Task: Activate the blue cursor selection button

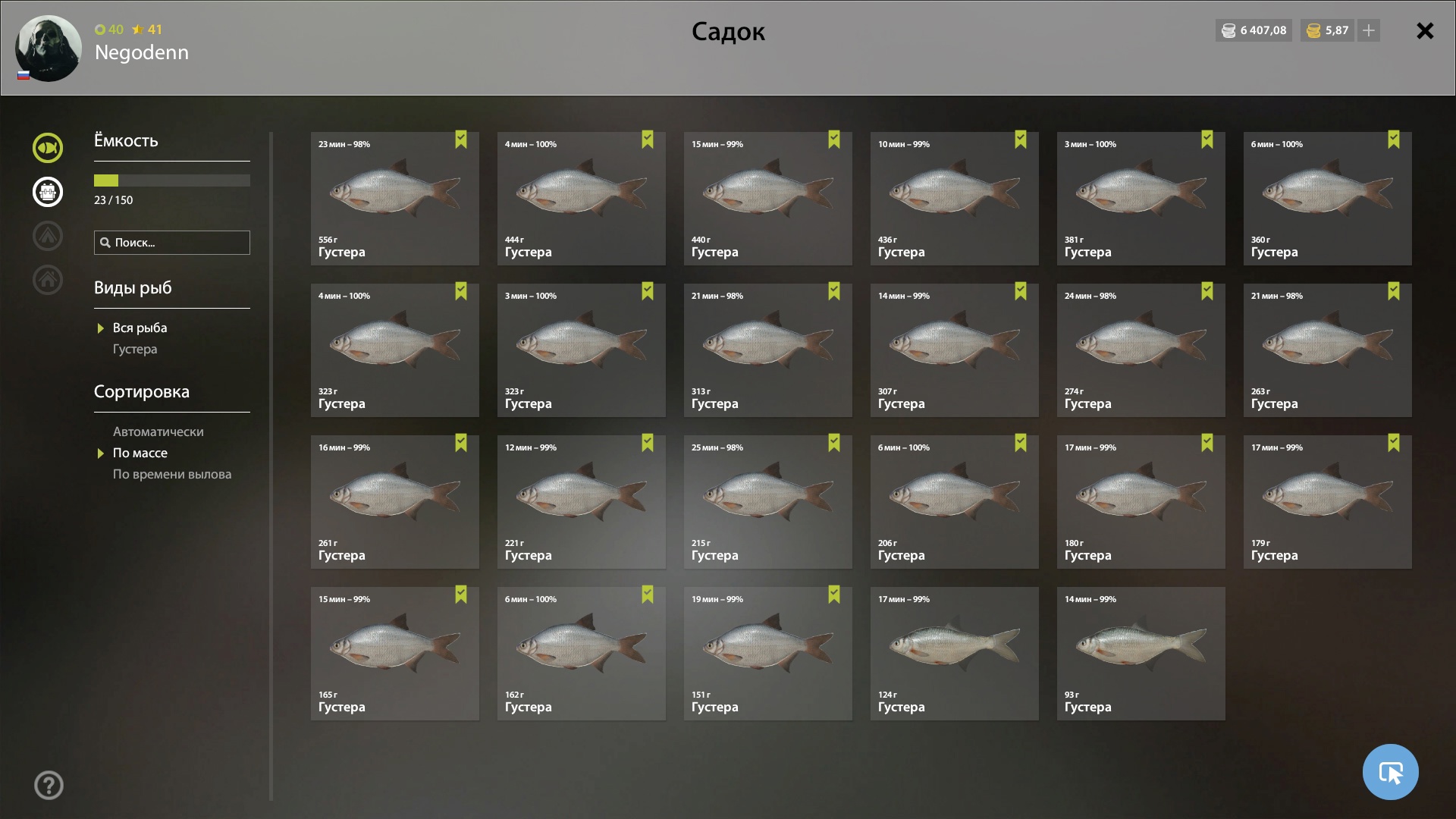Action: (1390, 772)
